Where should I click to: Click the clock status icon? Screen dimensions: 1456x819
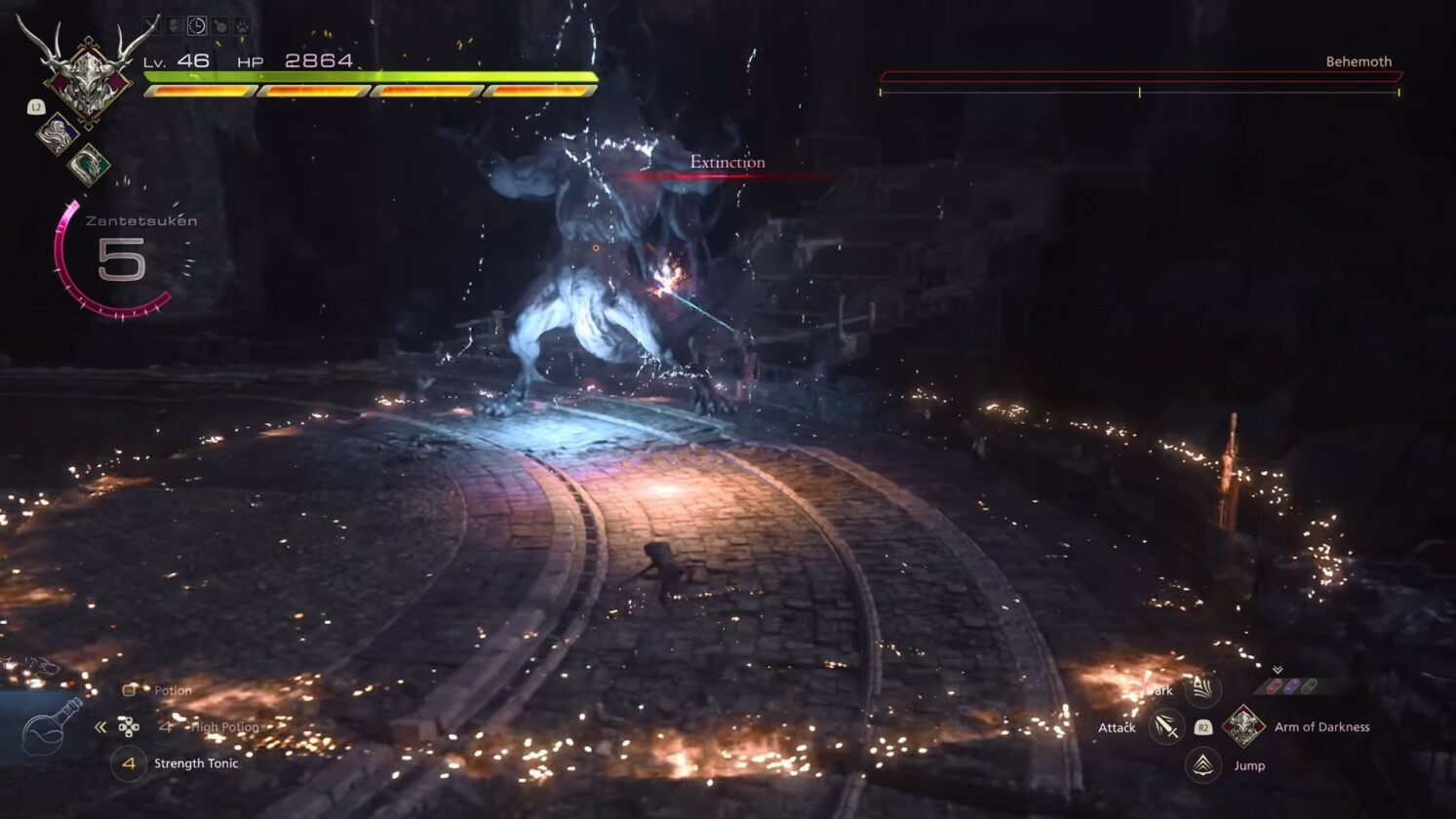tap(196, 26)
